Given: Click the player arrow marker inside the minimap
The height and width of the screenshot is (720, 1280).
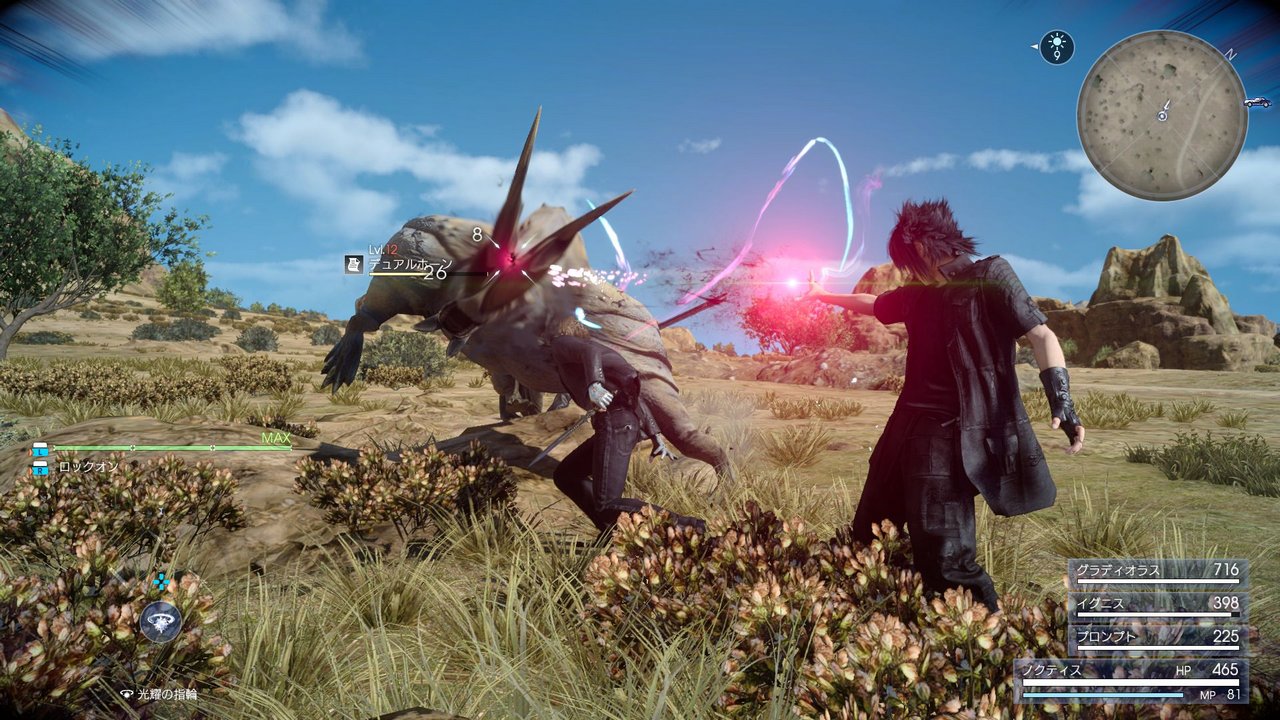Looking at the screenshot, I should pos(1161,113).
